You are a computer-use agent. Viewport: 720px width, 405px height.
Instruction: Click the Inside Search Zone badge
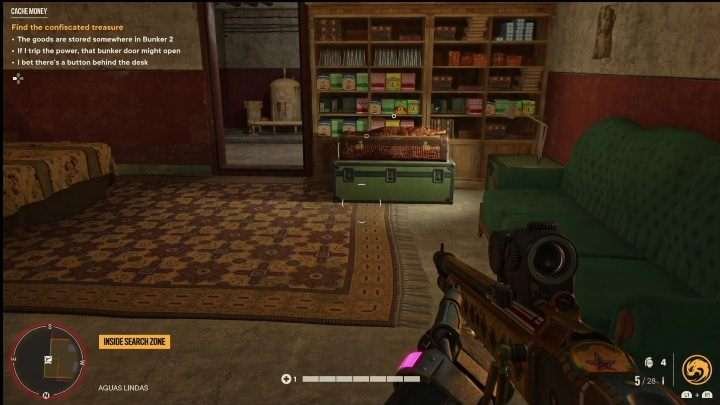click(x=135, y=342)
